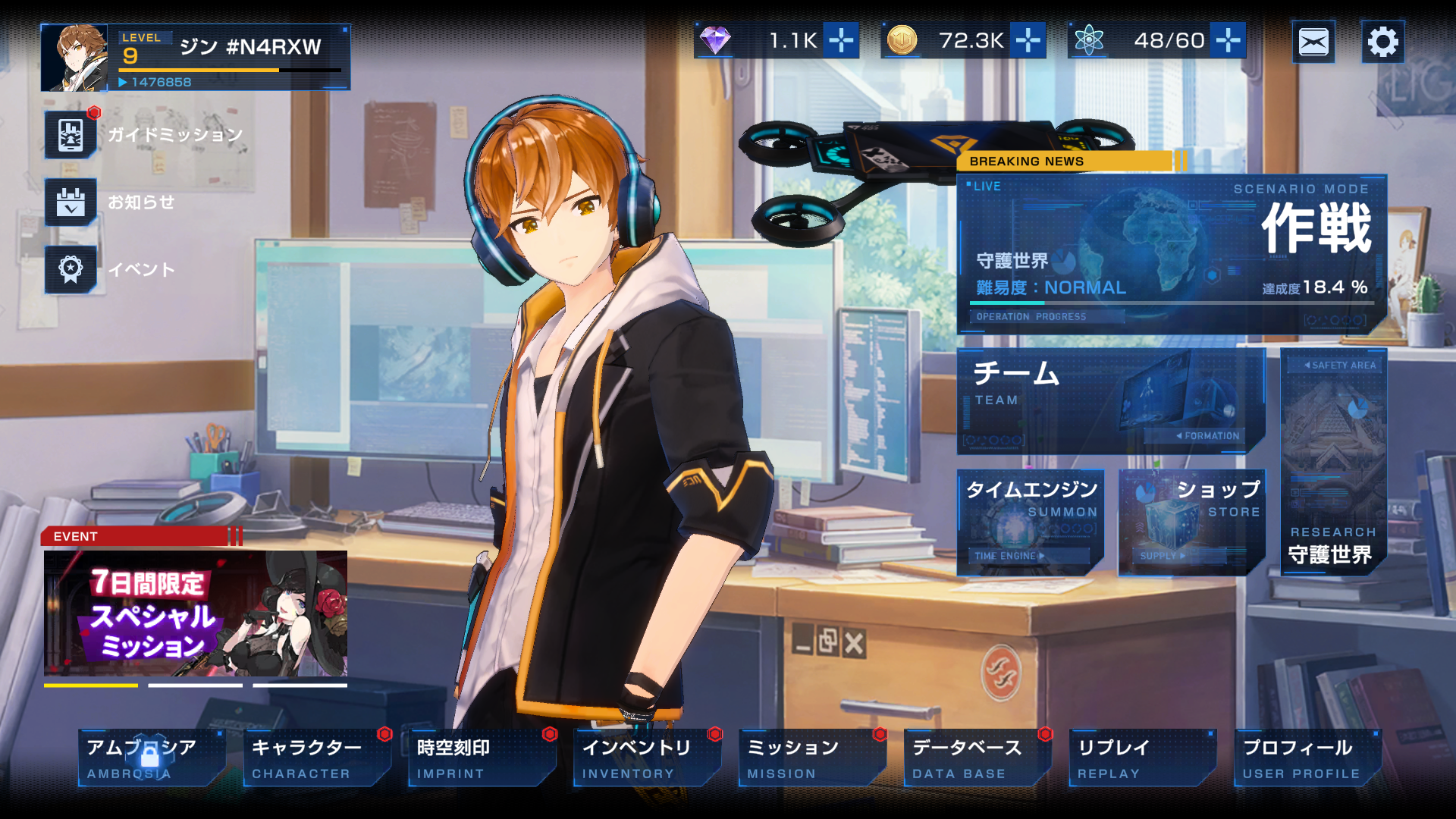
Task: Refill stamina with the atom plus button
Action: coord(1228,40)
